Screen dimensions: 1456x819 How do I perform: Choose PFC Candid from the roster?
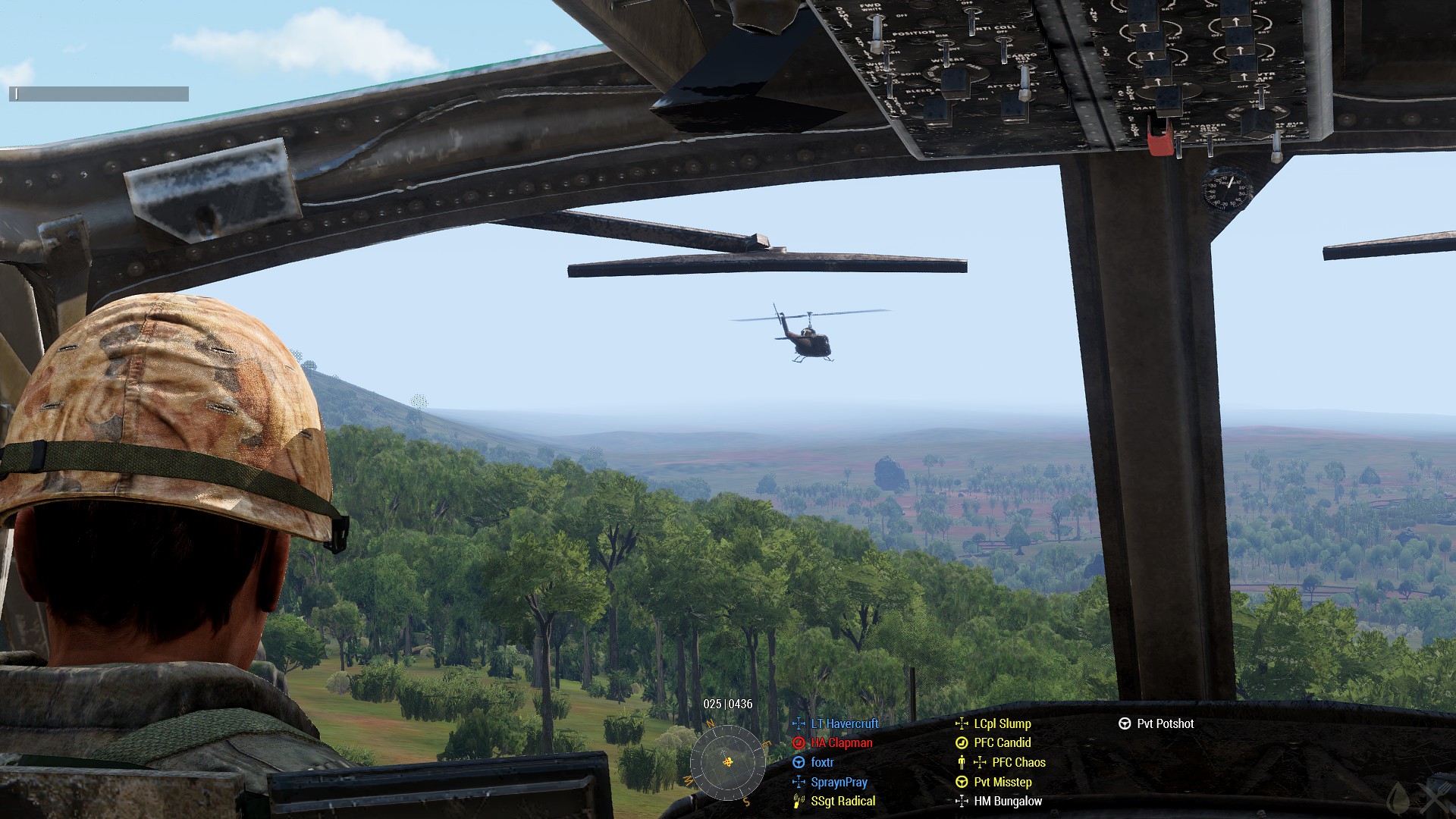tap(1002, 743)
